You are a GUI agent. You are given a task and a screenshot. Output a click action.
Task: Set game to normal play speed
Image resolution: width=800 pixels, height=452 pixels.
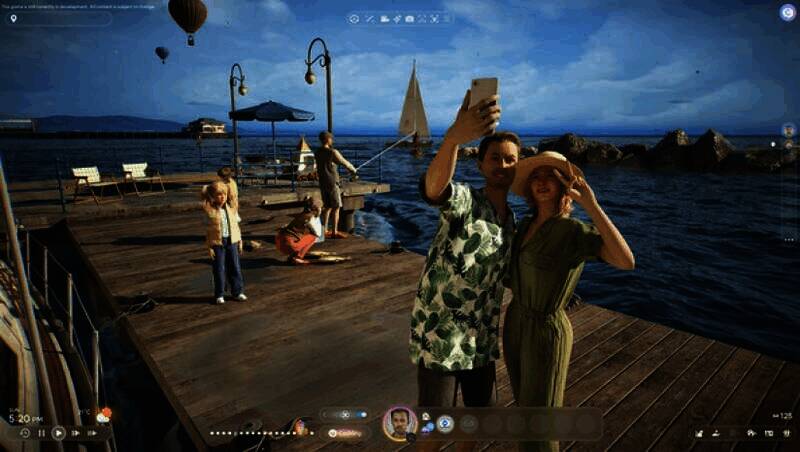click(58, 433)
